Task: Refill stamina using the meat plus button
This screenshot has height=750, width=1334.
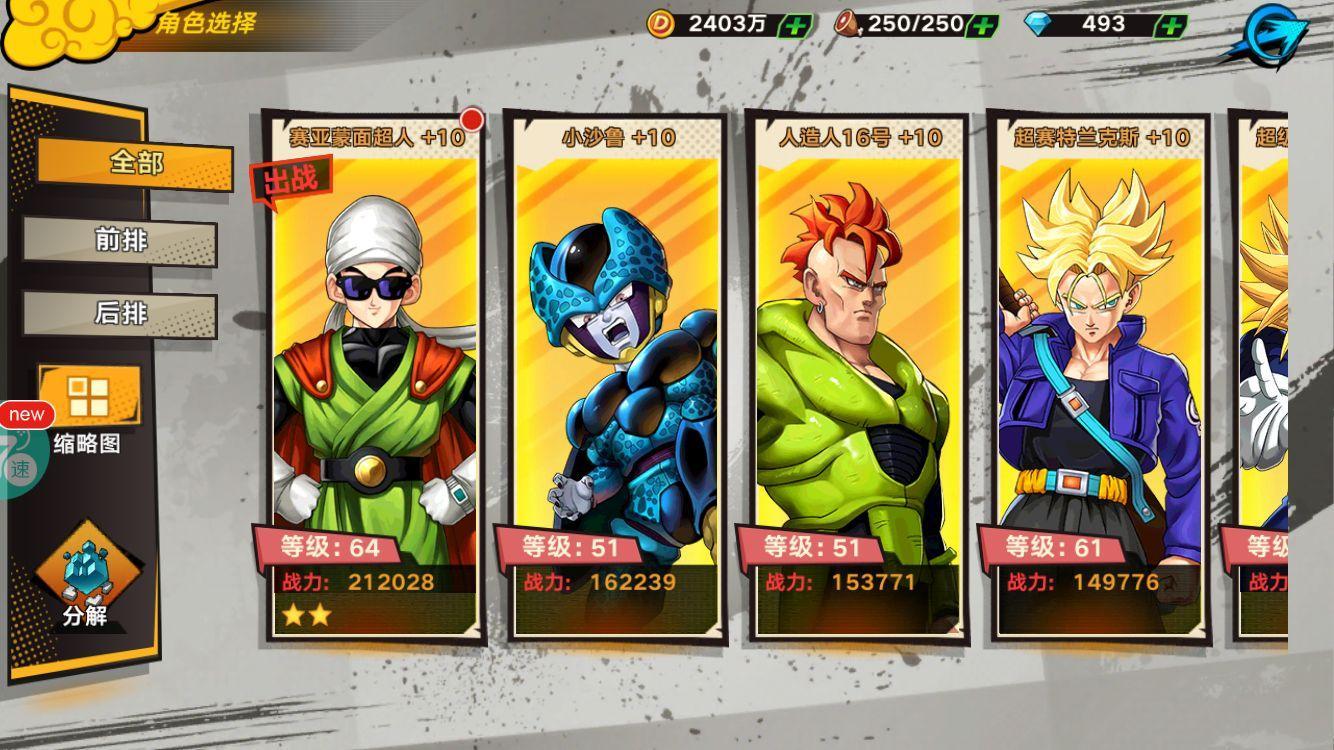Action: [x=983, y=25]
